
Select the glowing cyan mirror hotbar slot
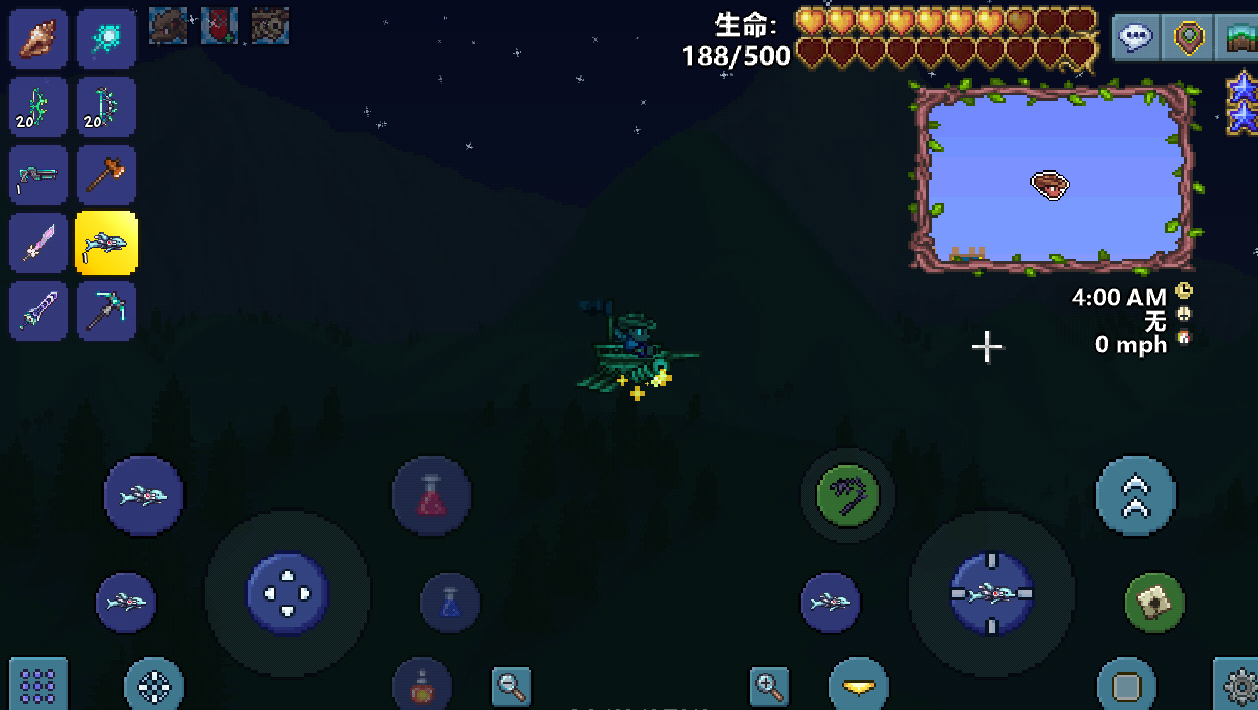pyautogui.click(x=107, y=38)
